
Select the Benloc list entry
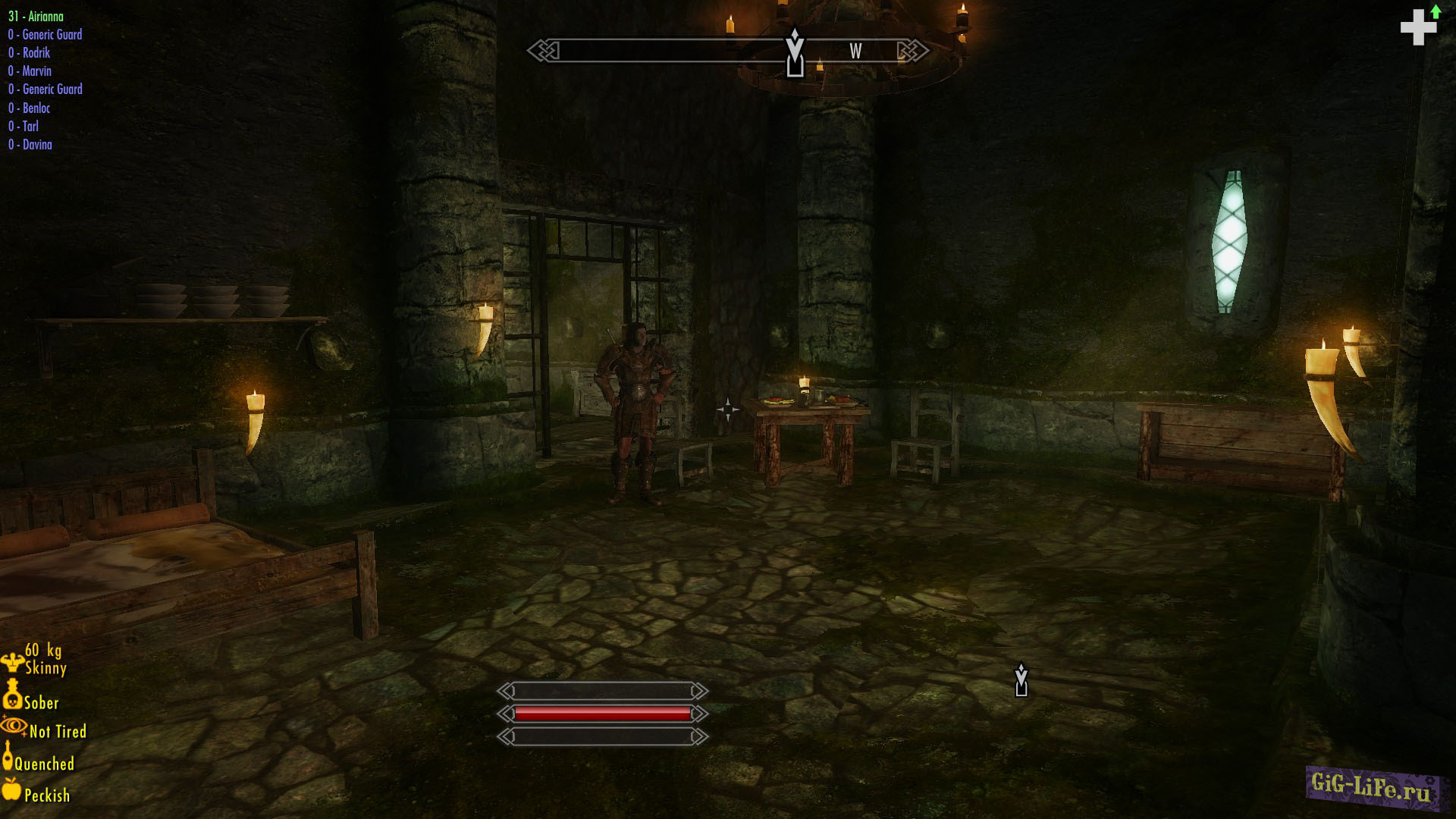click(30, 108)
